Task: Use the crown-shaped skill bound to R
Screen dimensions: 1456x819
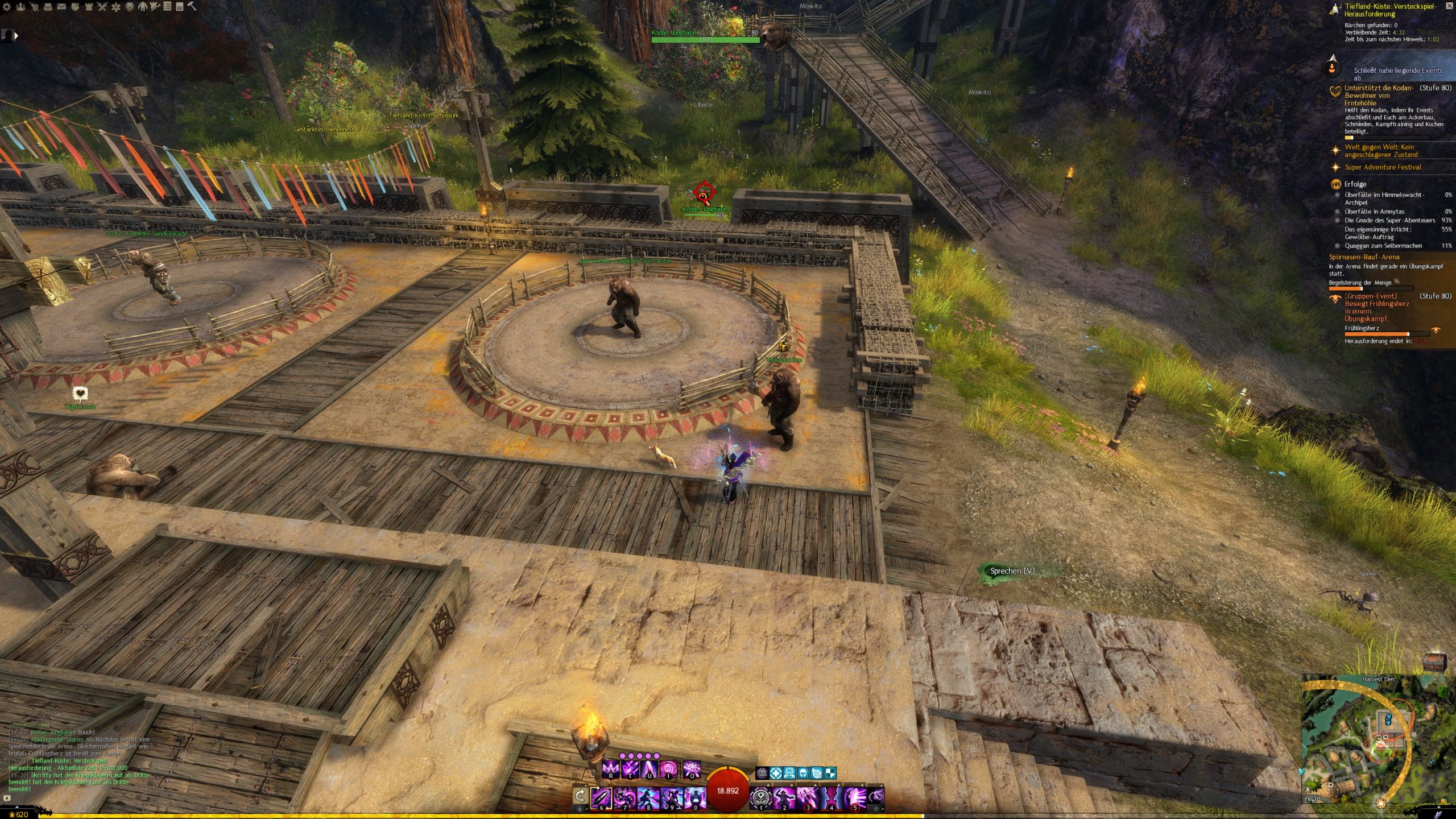Action: coord(610,770)
